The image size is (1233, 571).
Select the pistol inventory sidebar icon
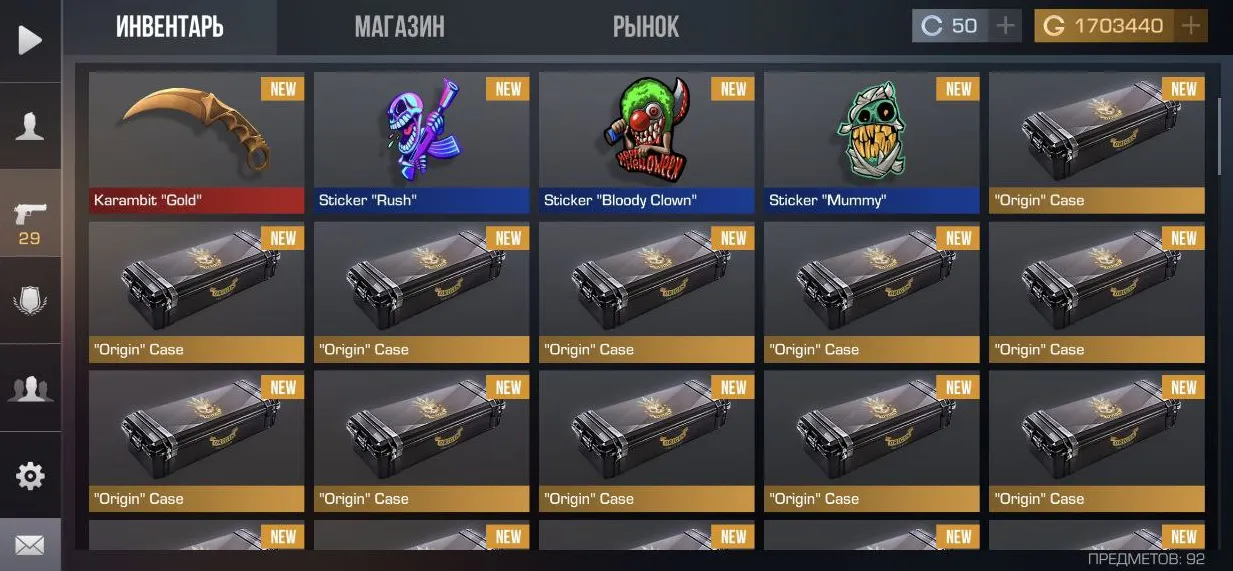click(x=30, y=220)
